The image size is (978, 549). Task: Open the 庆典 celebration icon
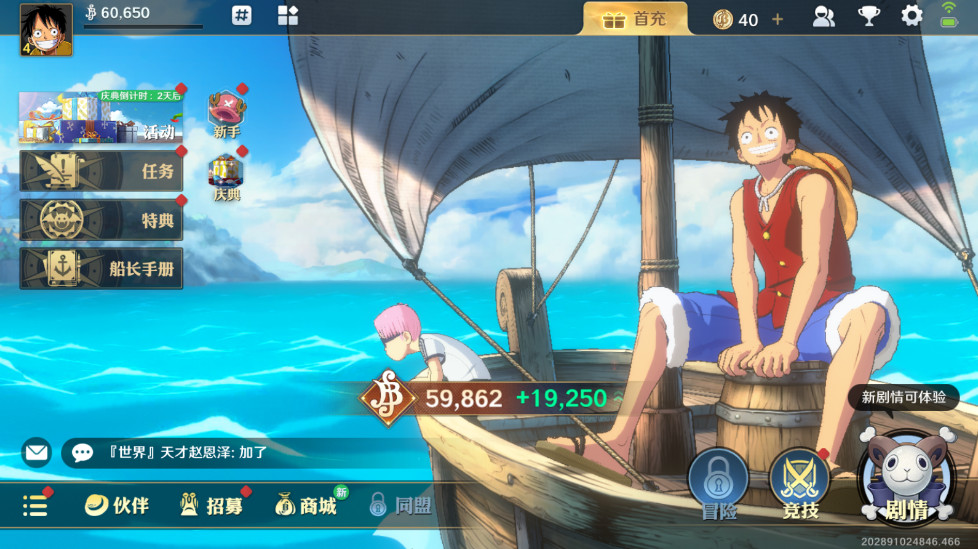tap(227, 177)
